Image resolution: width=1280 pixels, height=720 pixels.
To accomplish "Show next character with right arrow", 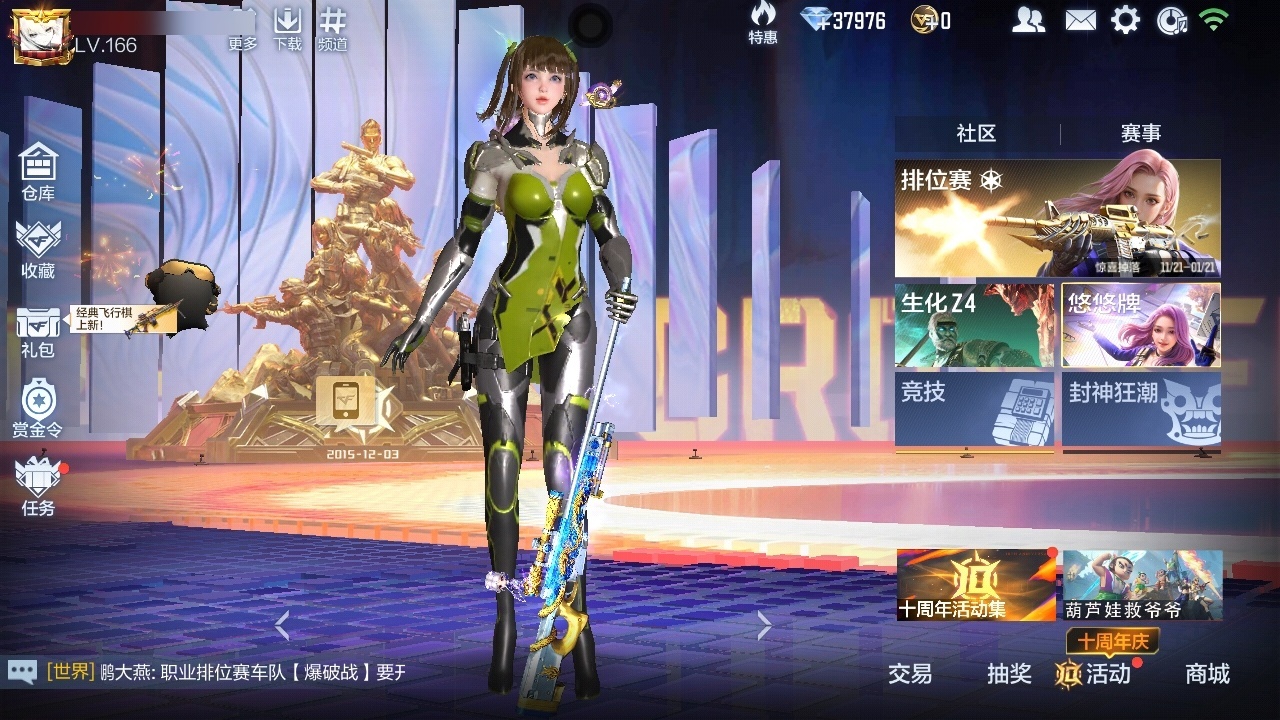I will [762, 625].
